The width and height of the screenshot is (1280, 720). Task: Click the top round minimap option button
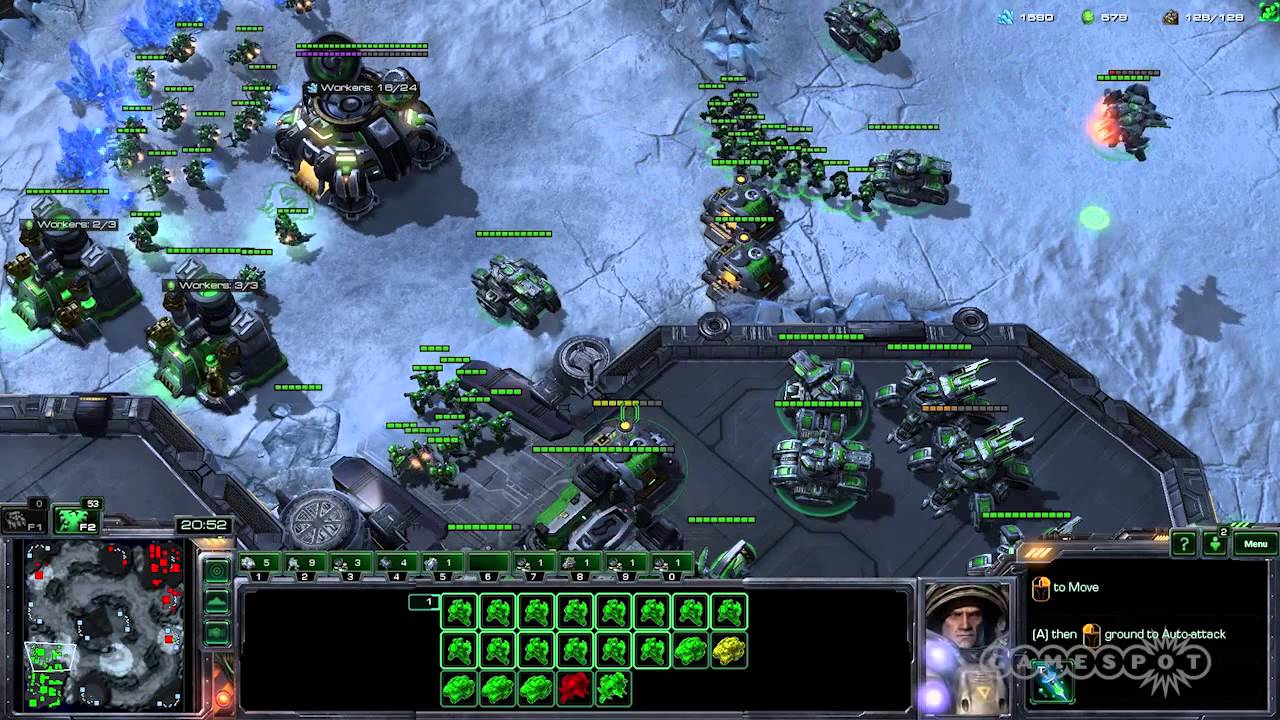216,571
